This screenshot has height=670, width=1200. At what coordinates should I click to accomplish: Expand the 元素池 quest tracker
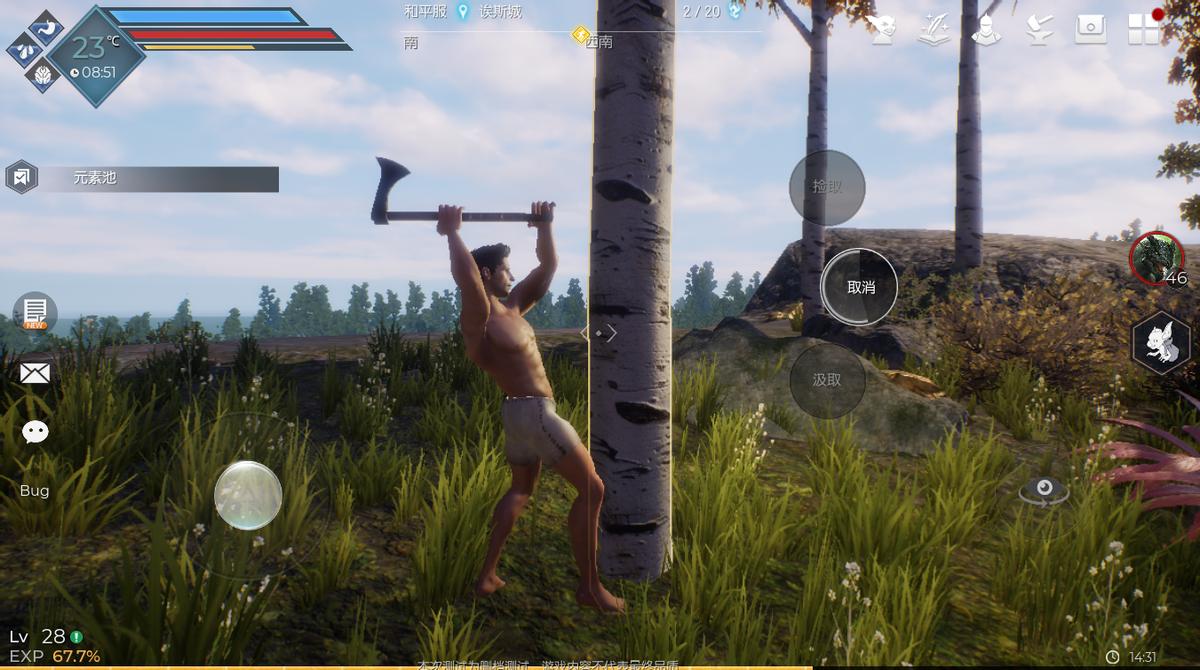coord(142,179)
